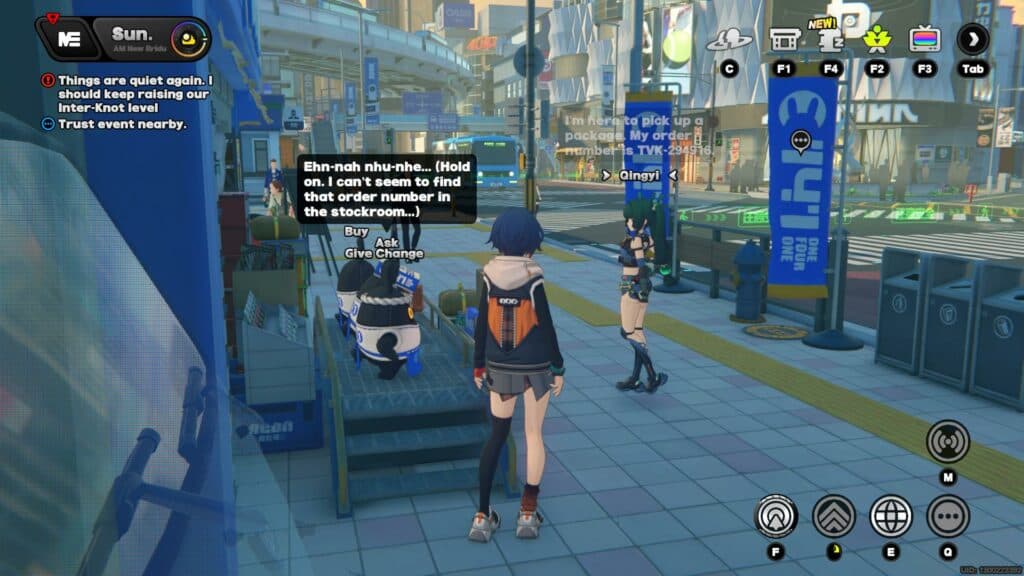
Task: Choose the Ask option at the stall
Action: tap(387, 242)
